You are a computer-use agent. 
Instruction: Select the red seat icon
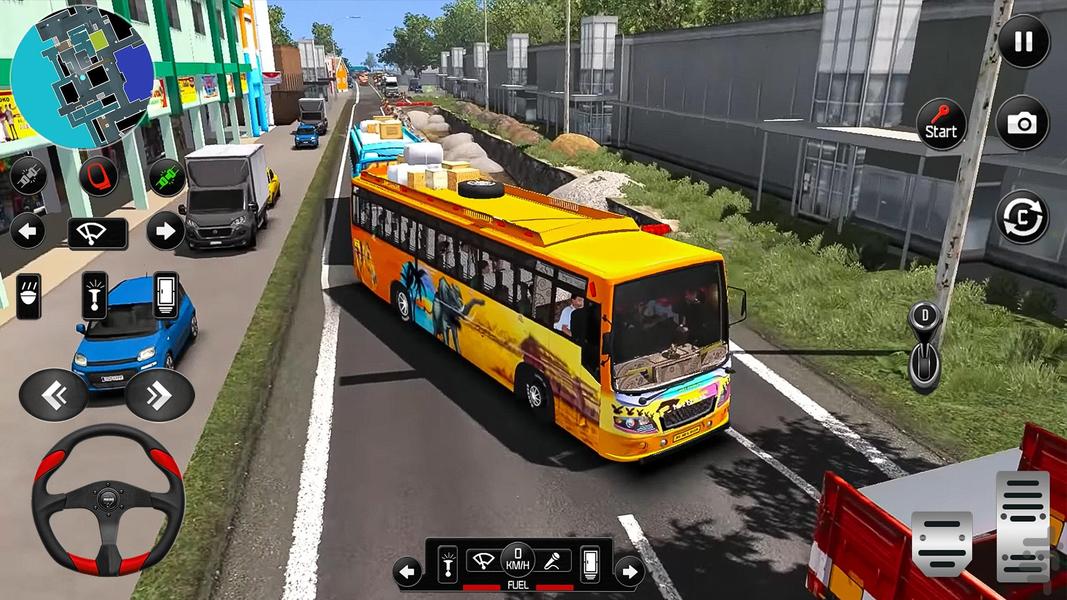pyautogui.click(x=98, y=176)
